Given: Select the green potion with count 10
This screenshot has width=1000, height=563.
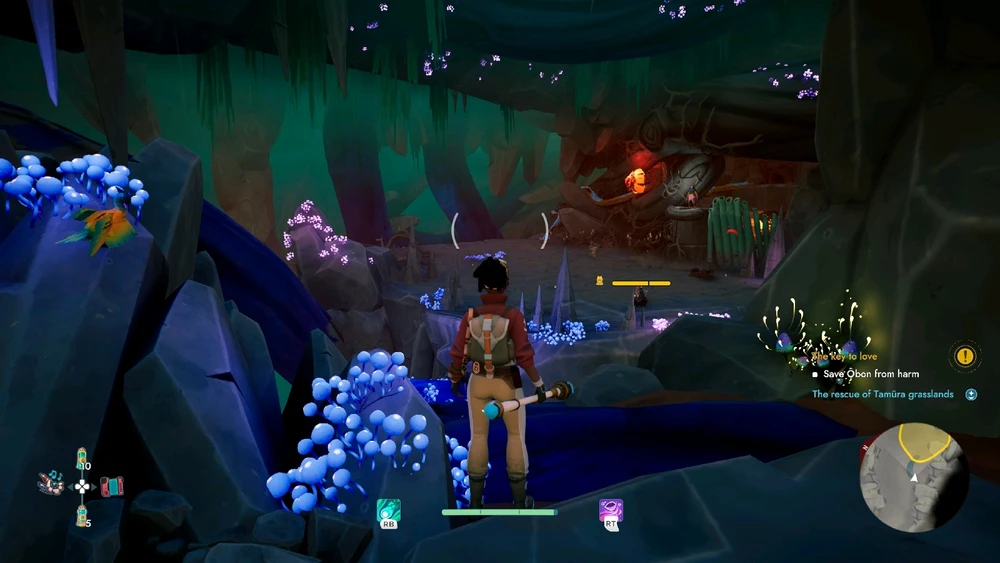Looking at the screenshot, I should coord(81,458).
